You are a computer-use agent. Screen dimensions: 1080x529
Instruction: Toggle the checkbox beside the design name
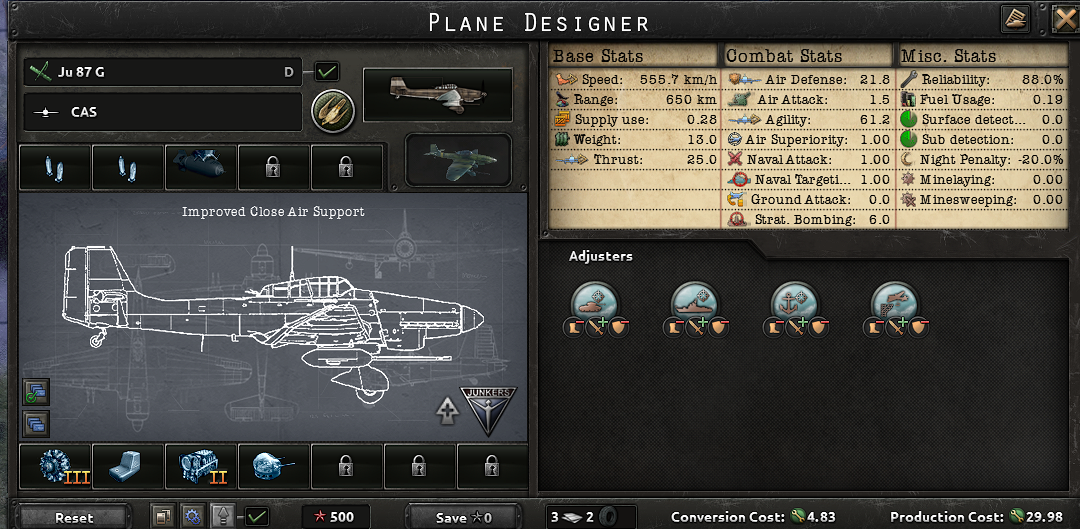pos(327,72)
